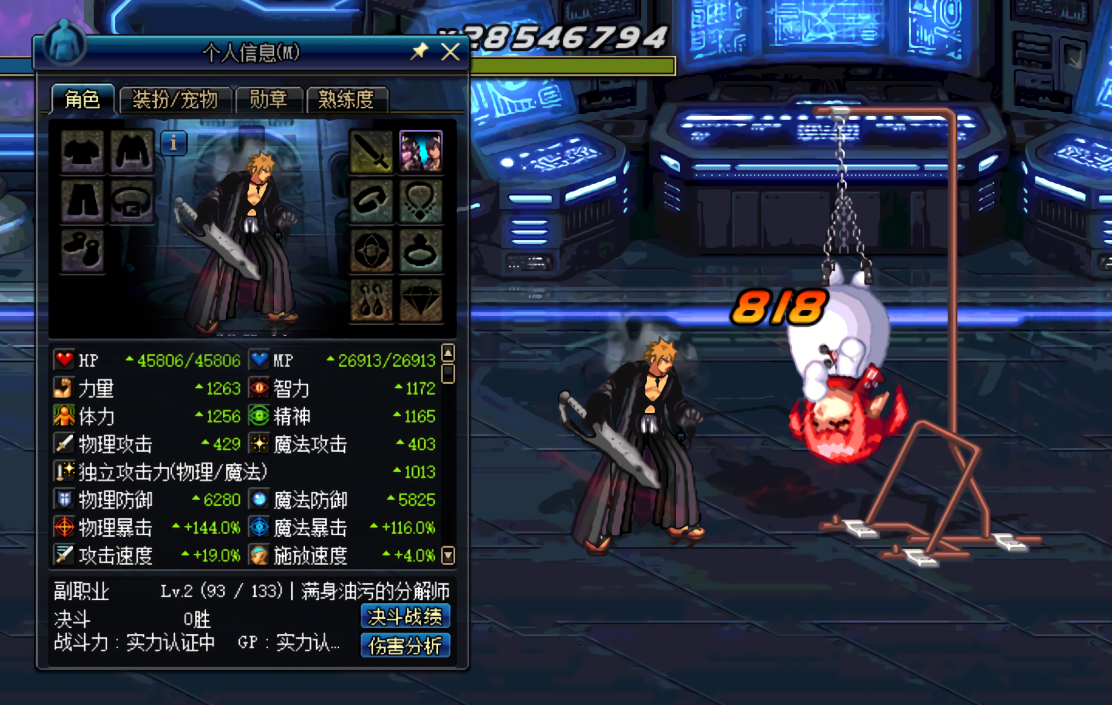Close the 个人信息 window
Image resolution: width=1112 pixels, height=705 pixels.
[450, 52]
